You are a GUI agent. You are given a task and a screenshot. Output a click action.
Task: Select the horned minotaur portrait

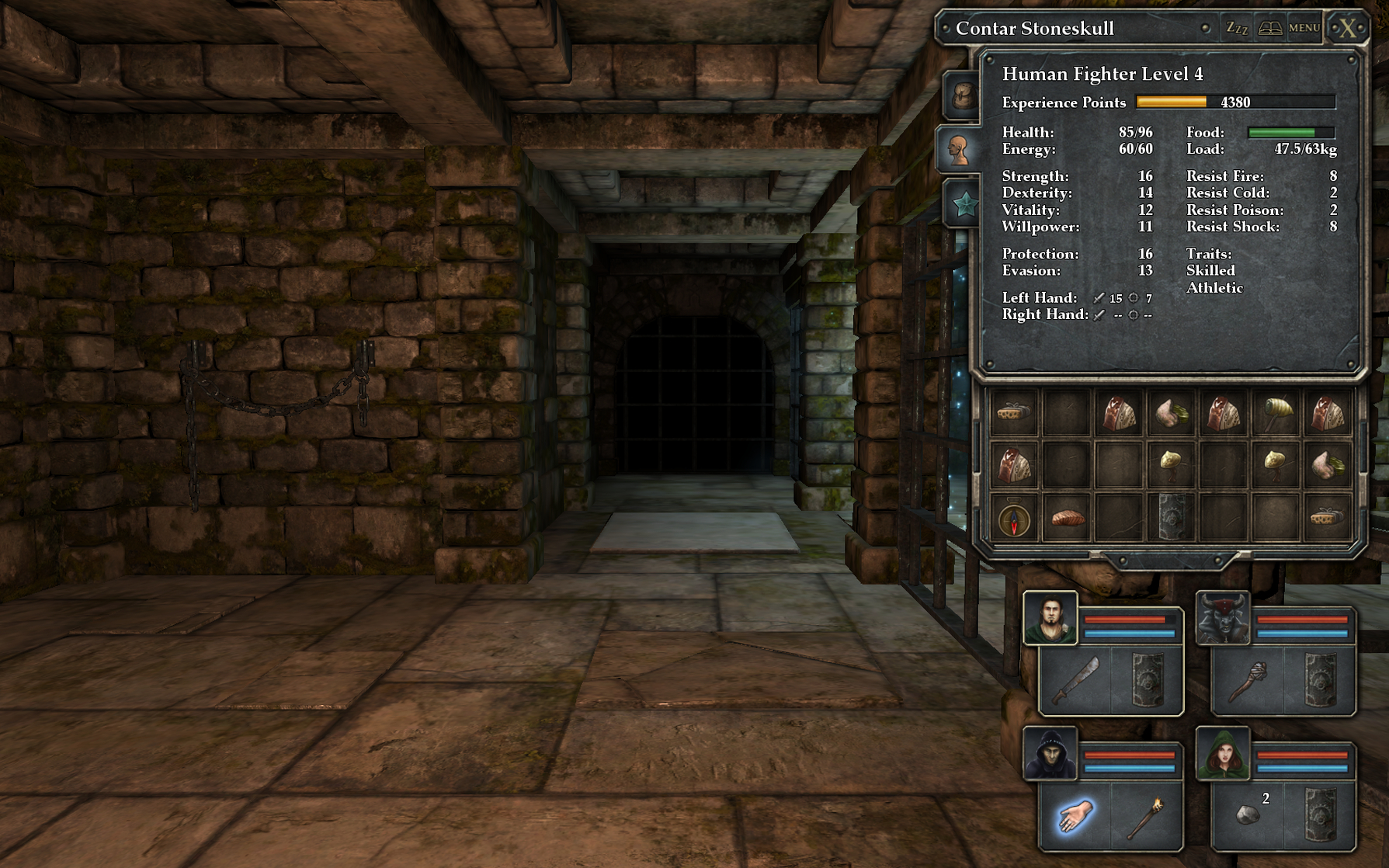pos(1222,619)
